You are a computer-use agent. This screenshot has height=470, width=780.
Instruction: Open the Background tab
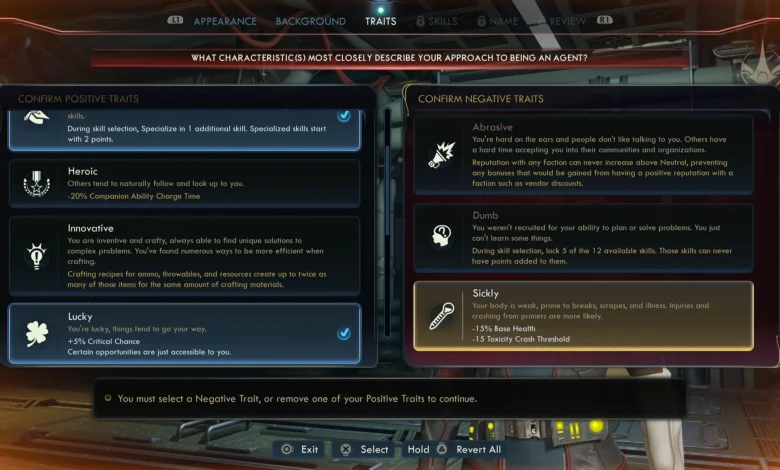pos(310,21)
